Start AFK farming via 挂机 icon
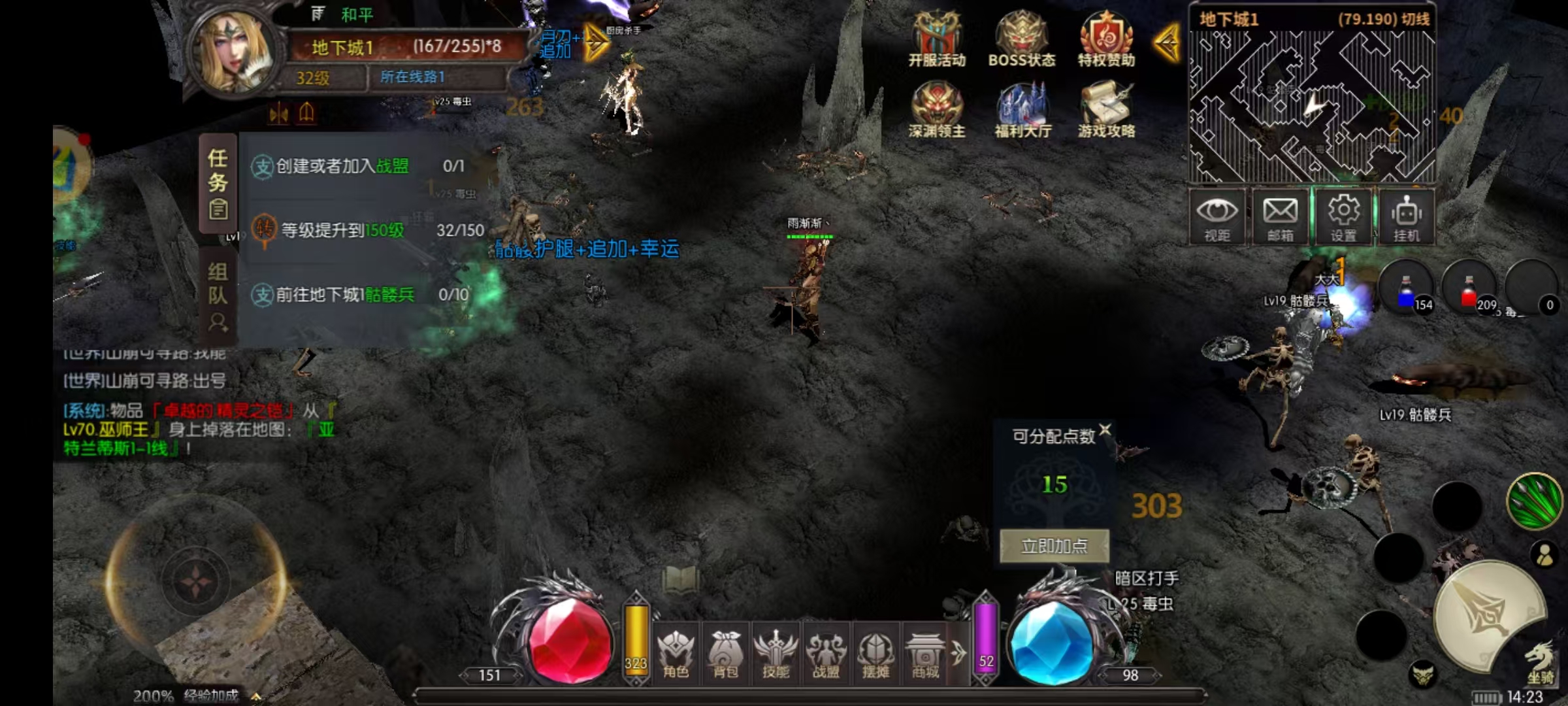The height and width of the screenshot is (706, 1568). [1407, 216]
